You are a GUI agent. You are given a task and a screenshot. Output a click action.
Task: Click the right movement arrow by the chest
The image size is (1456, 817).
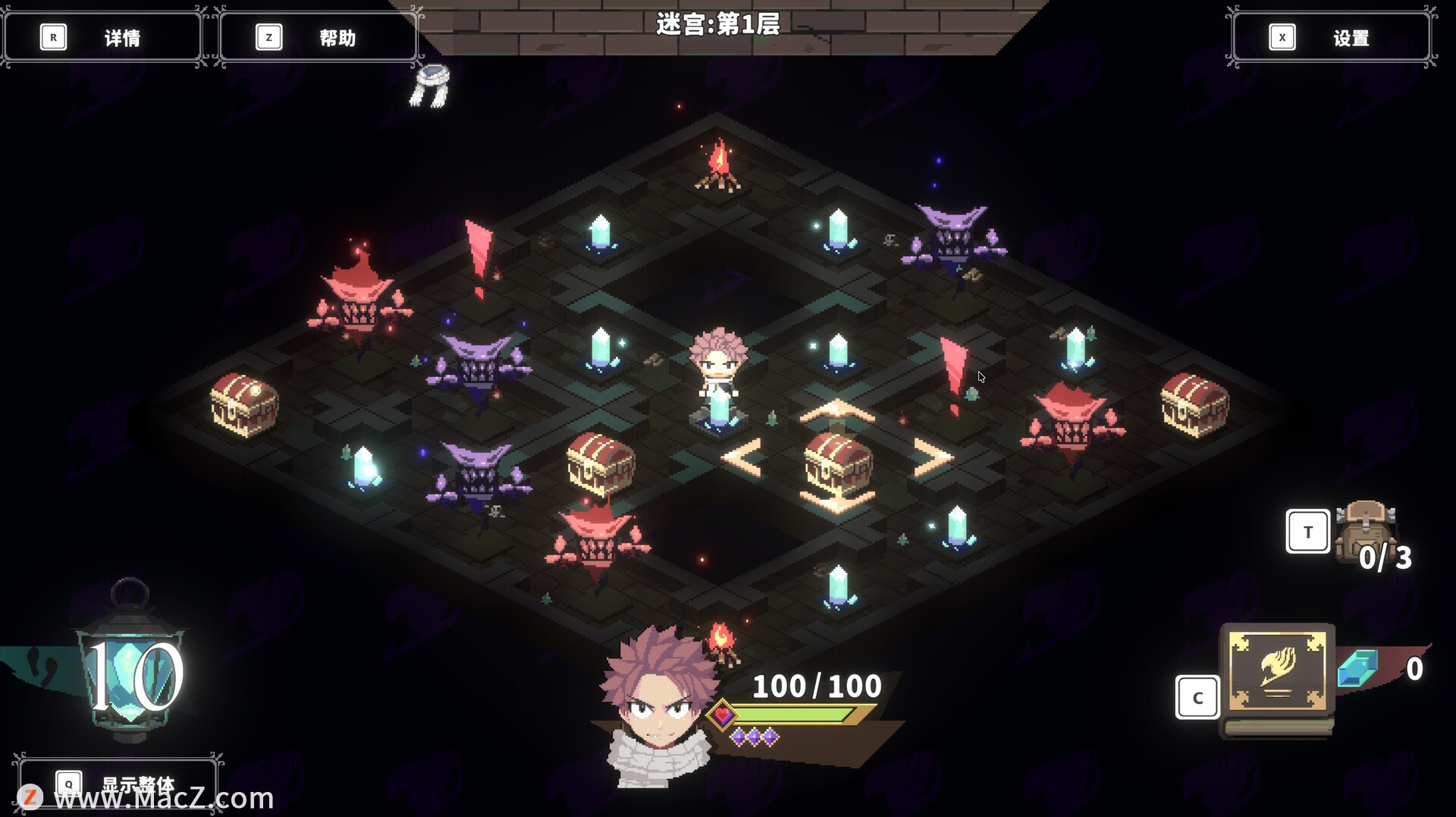[933, 457]
